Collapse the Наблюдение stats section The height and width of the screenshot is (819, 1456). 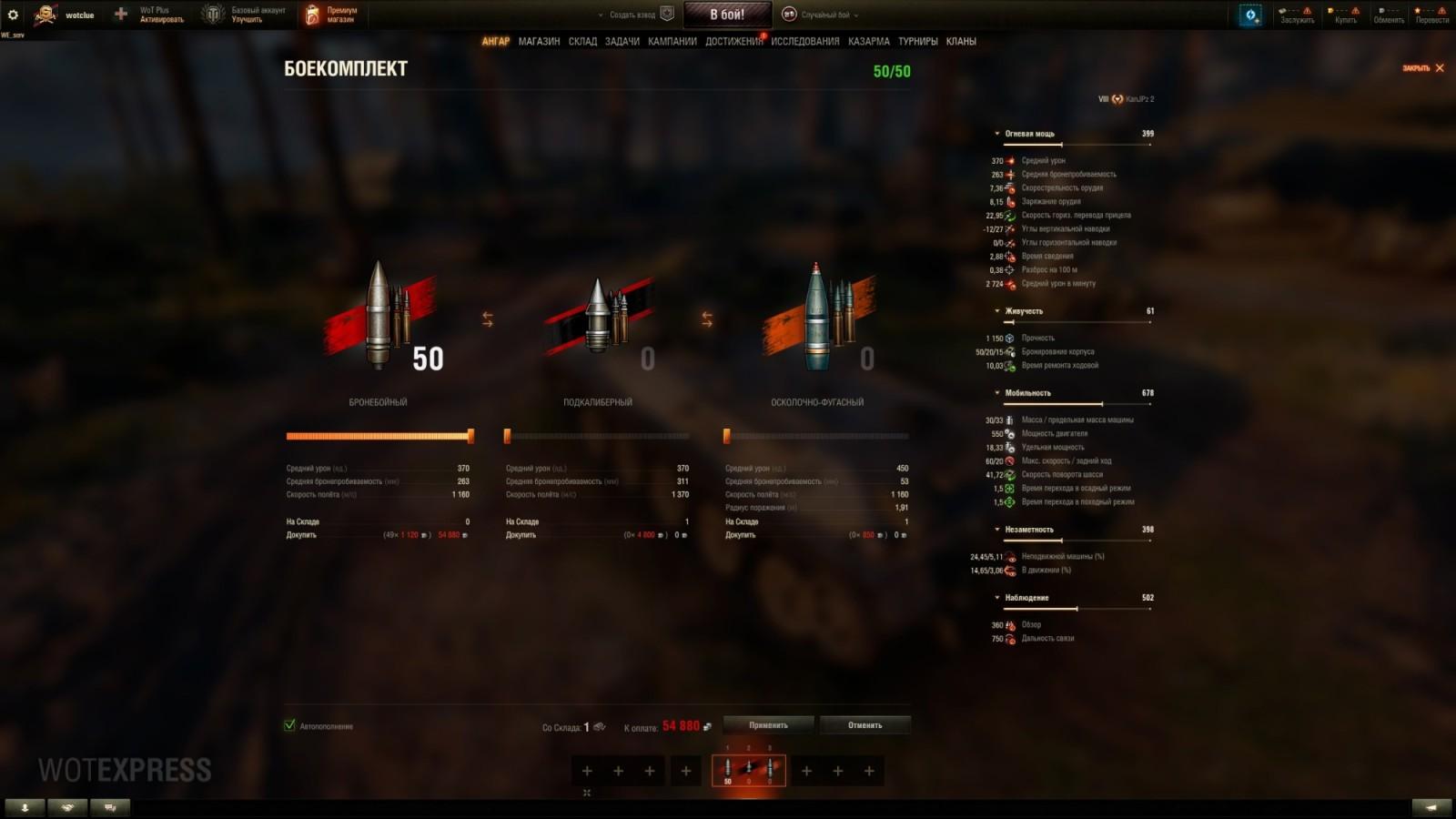click(998, 598)
